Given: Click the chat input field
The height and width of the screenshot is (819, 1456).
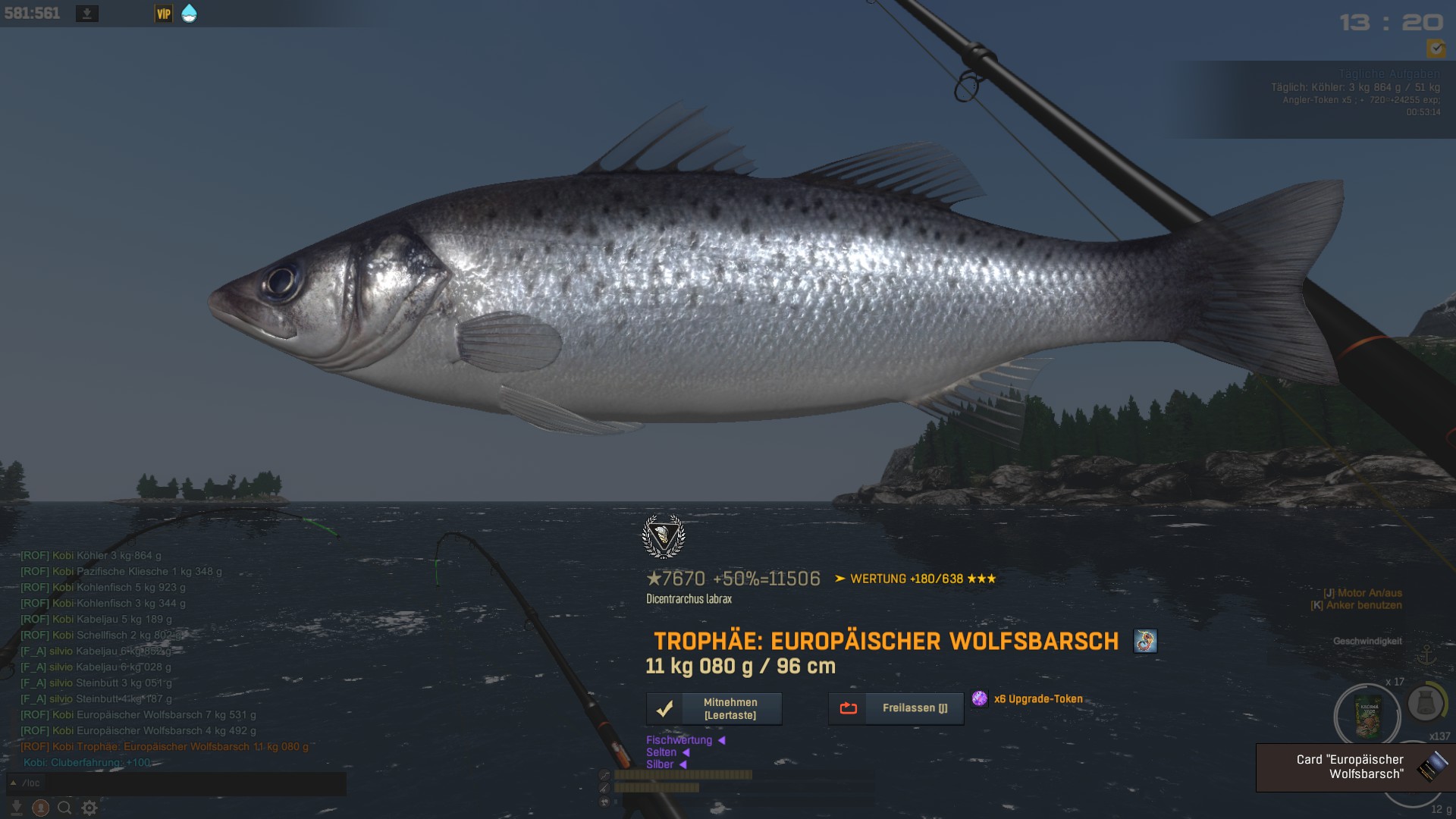Looking at the screenshot, I should (x=182, y=783).
